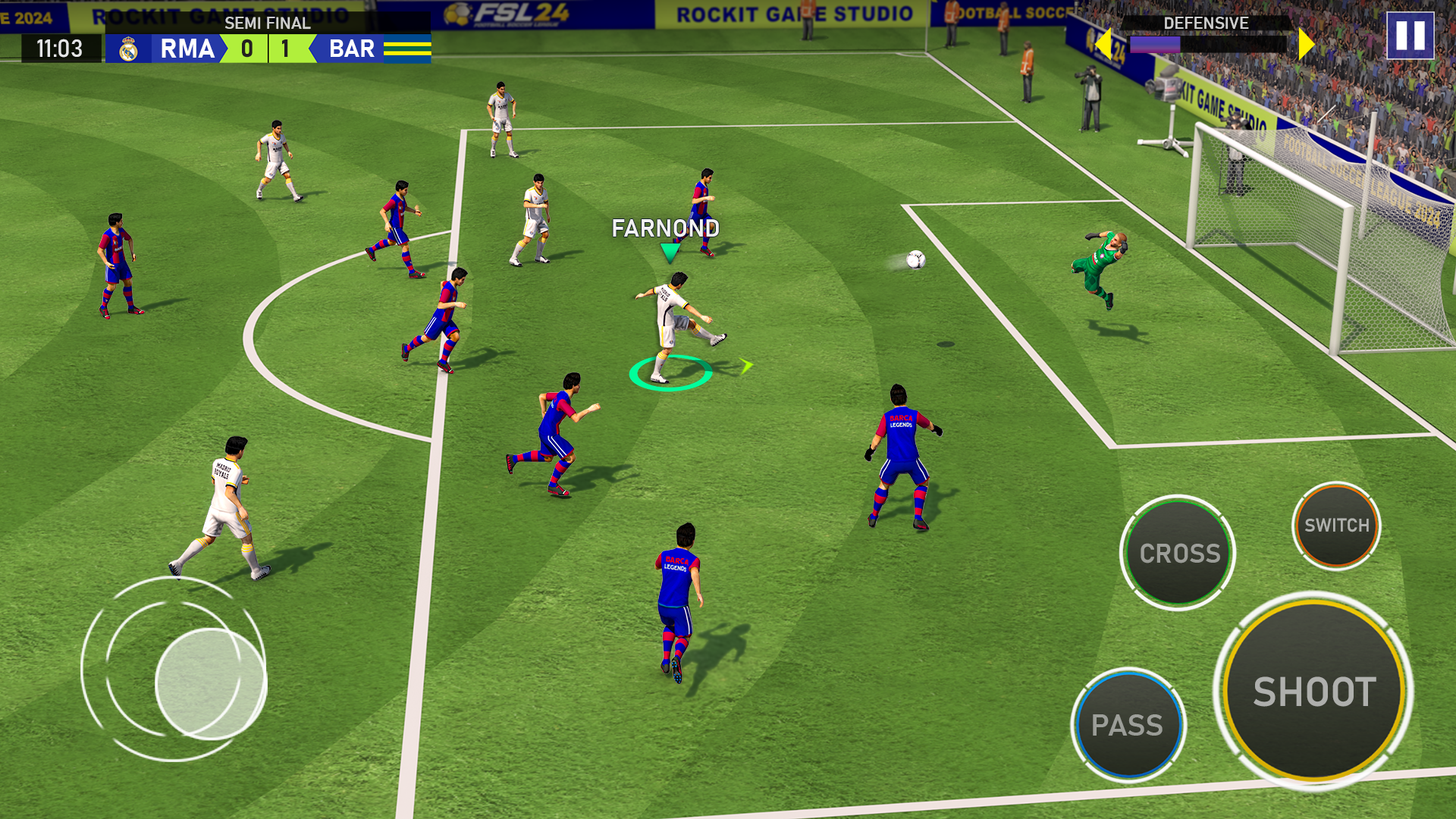This screenshot has width=1456, height=819.
Task: Select RMA on the scoreboard
Action: pos(187,49)
